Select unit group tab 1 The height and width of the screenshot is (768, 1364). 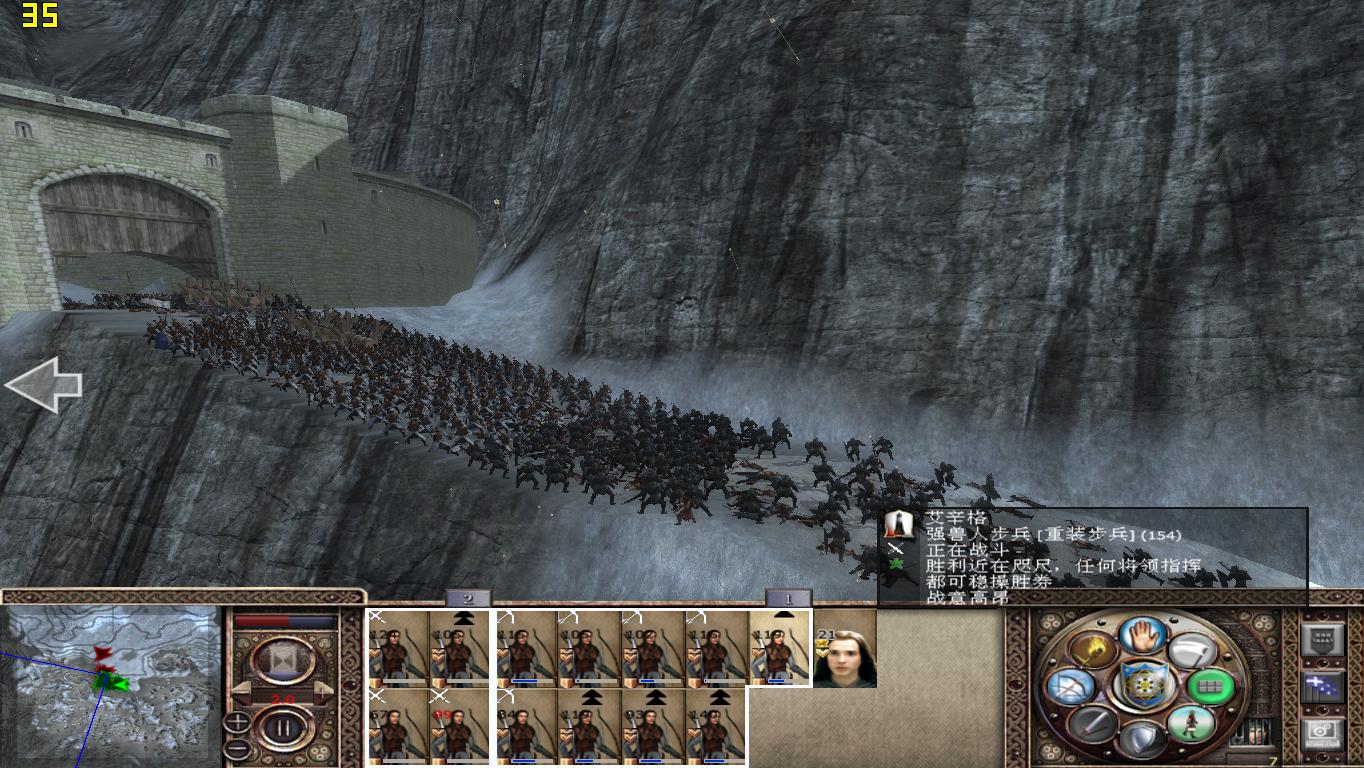pyautogui.click(x=788, y=599)
